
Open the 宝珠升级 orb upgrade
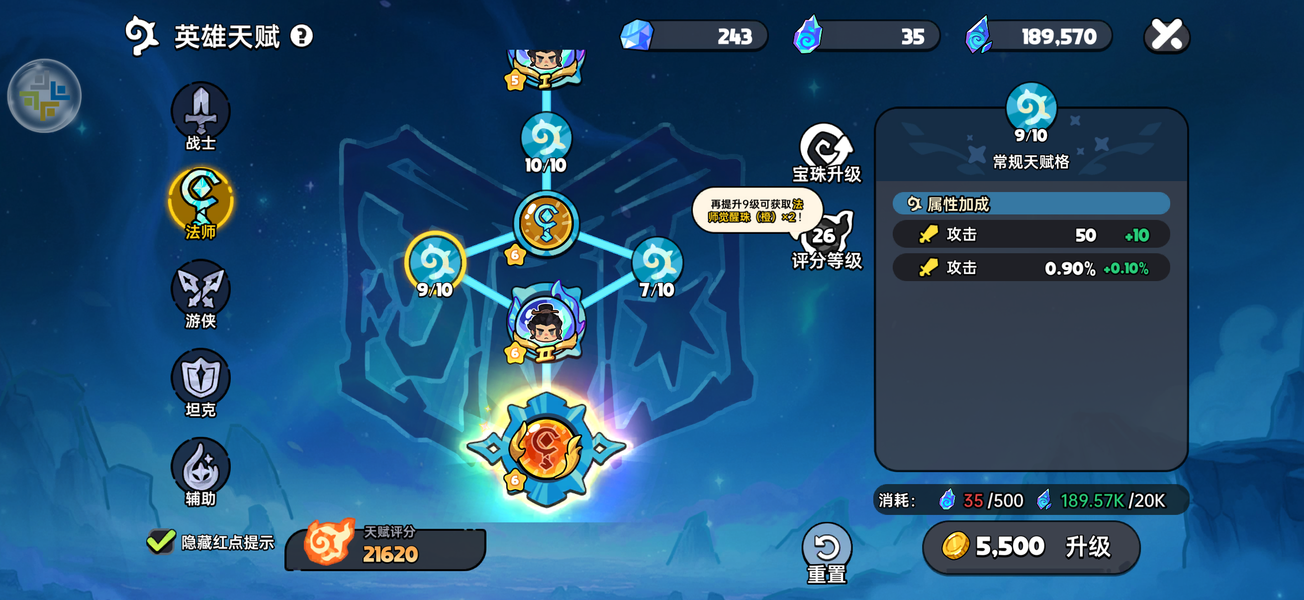(826, 150)
